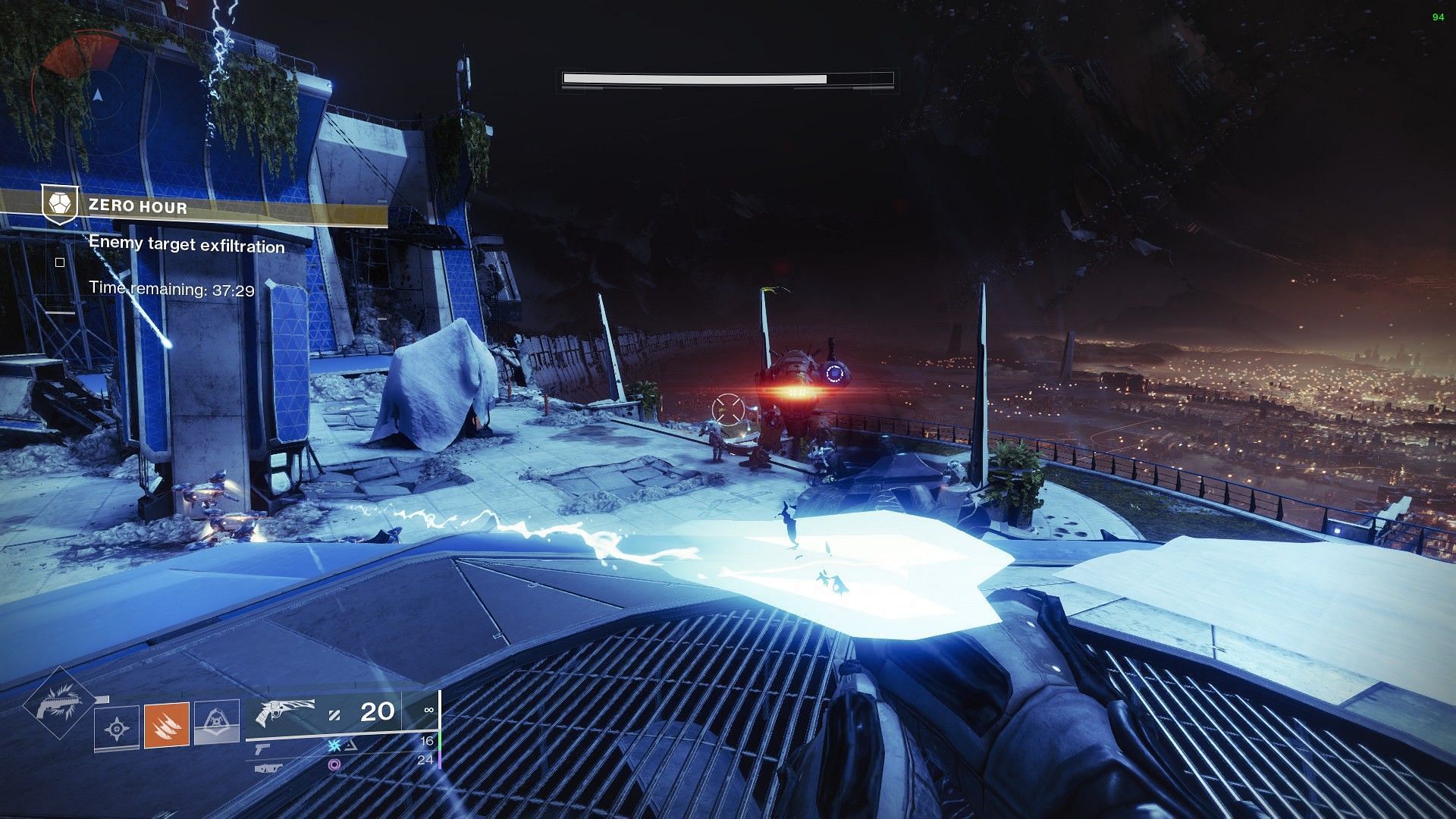Tick the Enemy target exfiltration objective box

click(x=60, y=262)
